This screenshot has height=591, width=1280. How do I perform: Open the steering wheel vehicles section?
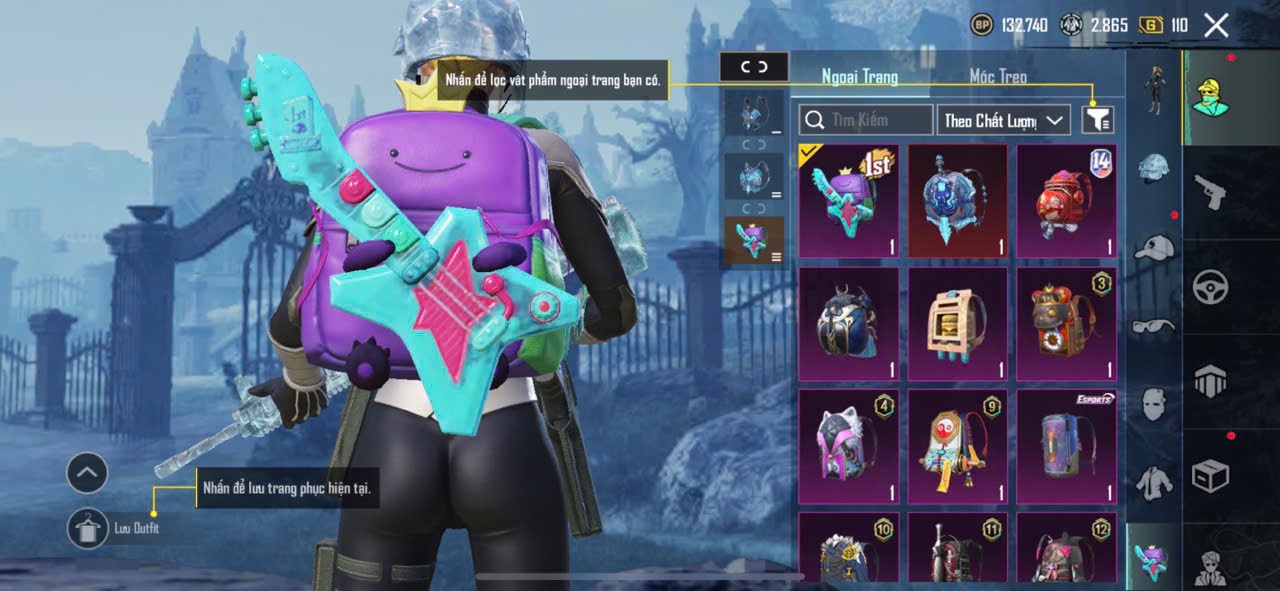[1210, 287]
